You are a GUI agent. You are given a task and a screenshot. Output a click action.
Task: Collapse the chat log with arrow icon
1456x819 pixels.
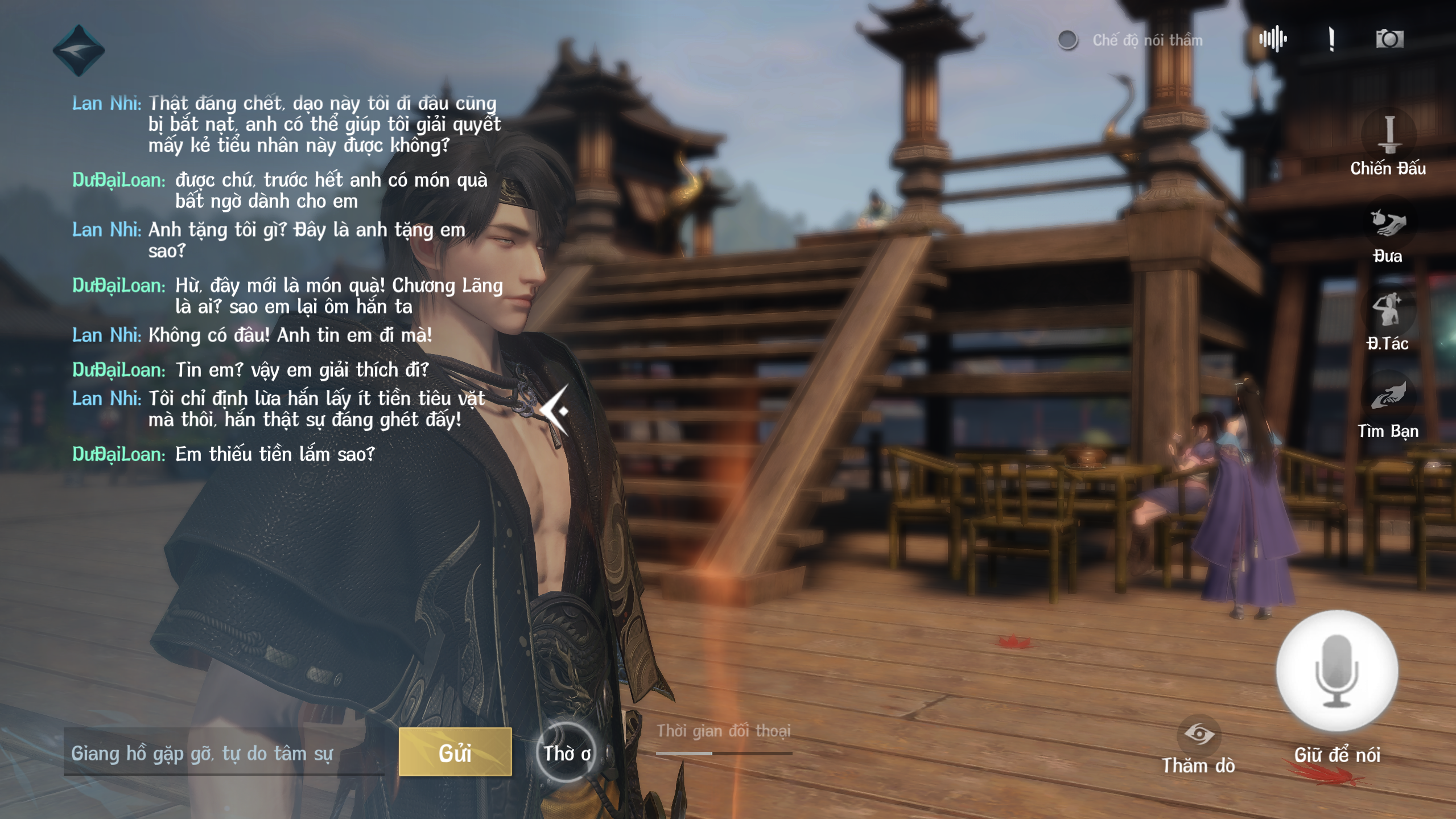point(555,410)
